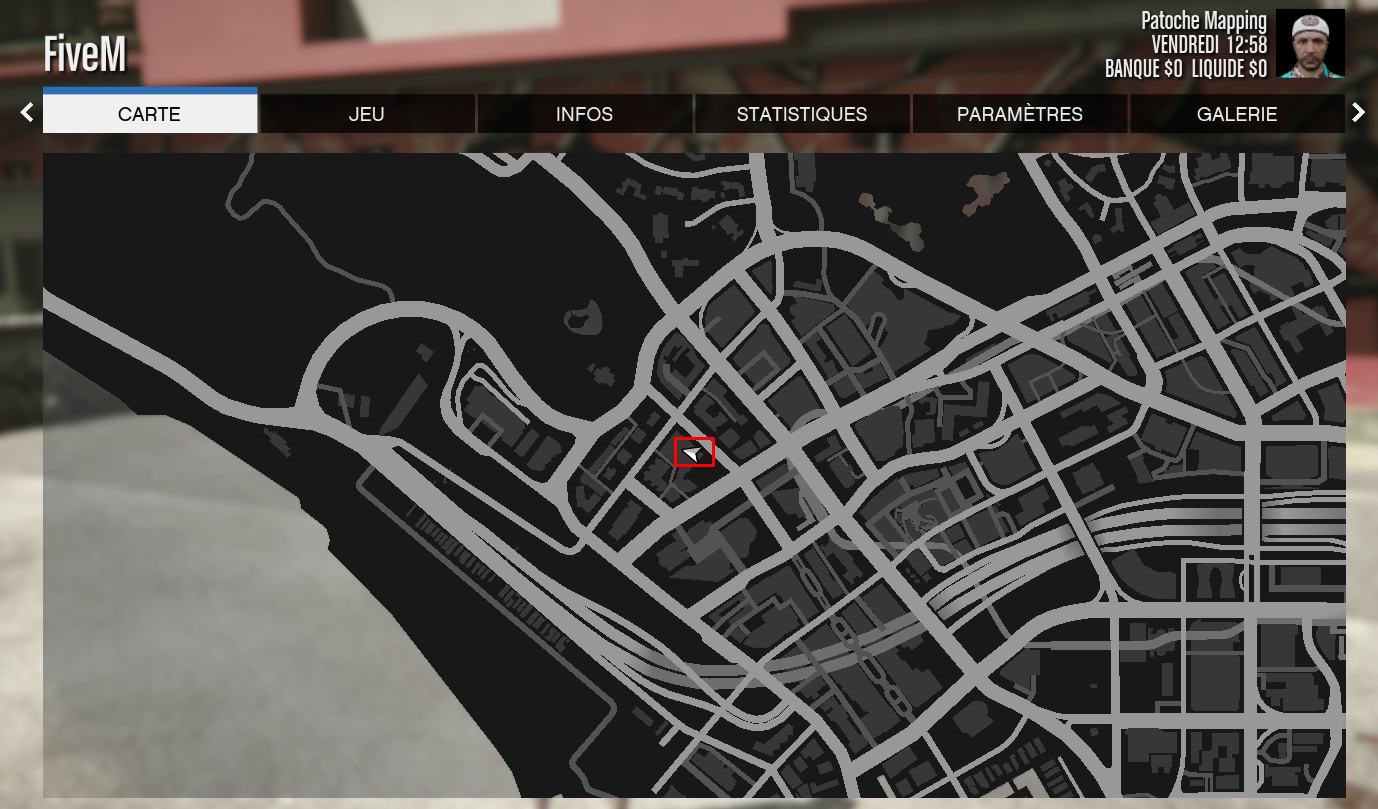Click the left arrow to previous tabs
This screenshot has height=809, width=1378.
click(28, 113)
